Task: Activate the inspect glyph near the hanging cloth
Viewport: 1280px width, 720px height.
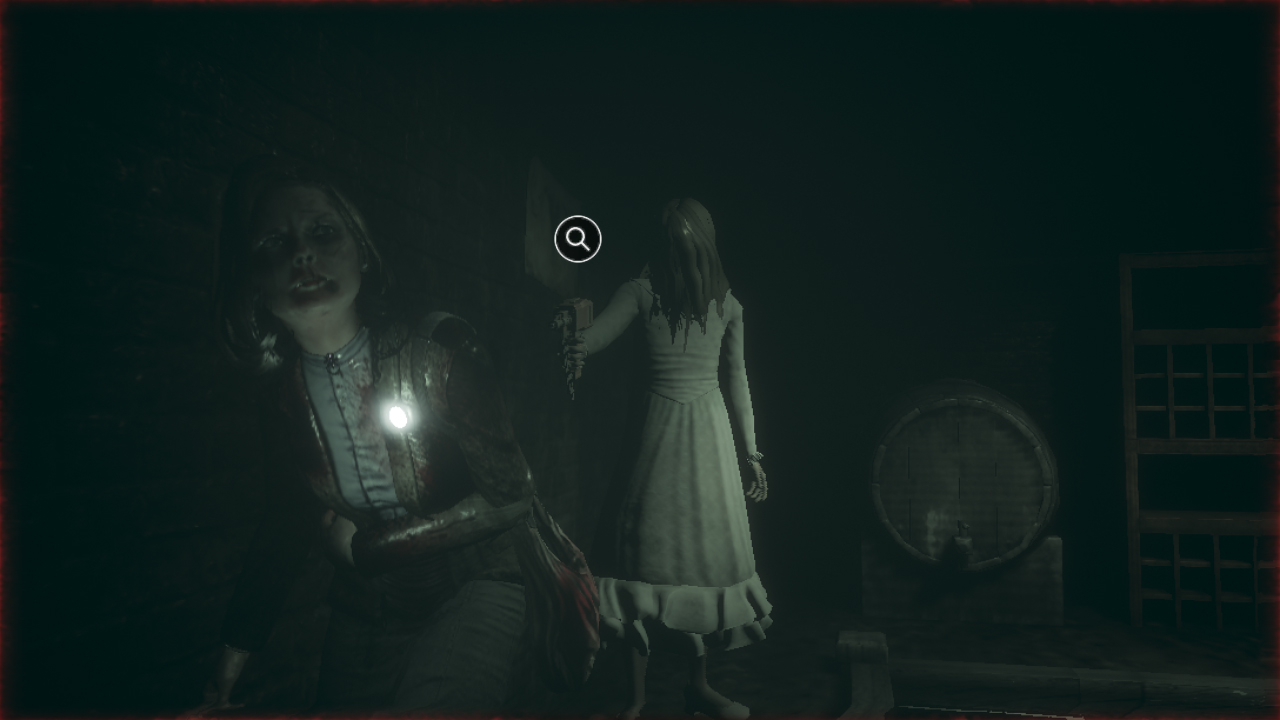Action: point(578,238)
